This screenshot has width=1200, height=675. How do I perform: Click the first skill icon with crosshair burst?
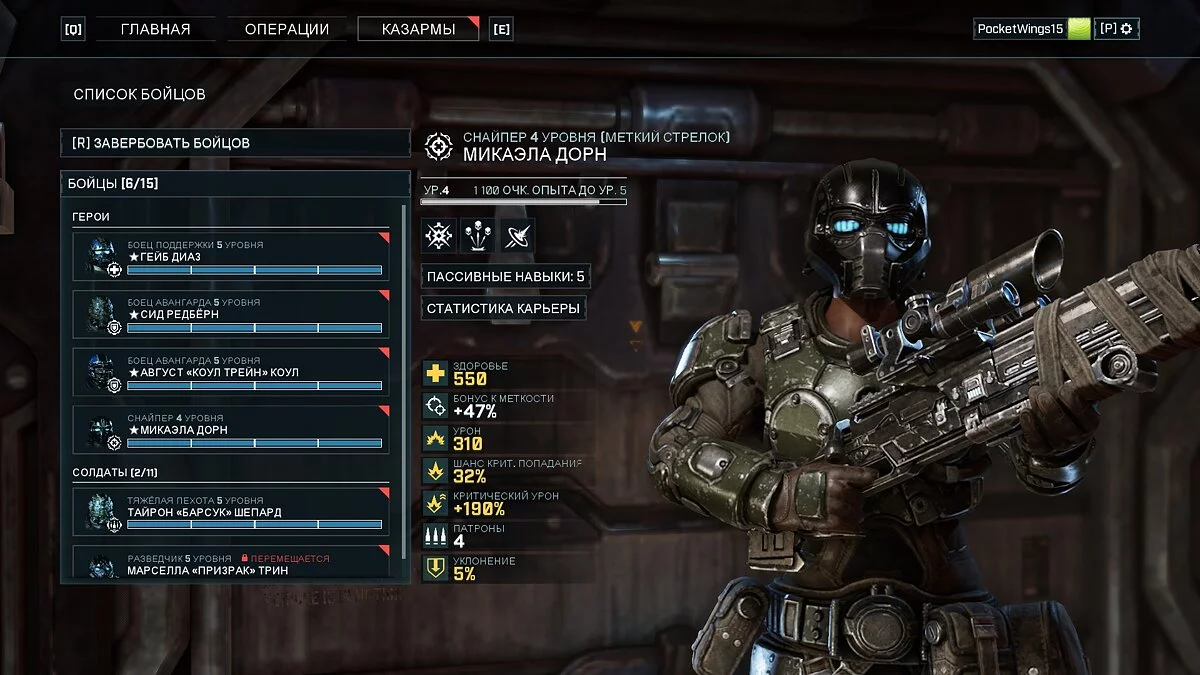coord(439,235)
